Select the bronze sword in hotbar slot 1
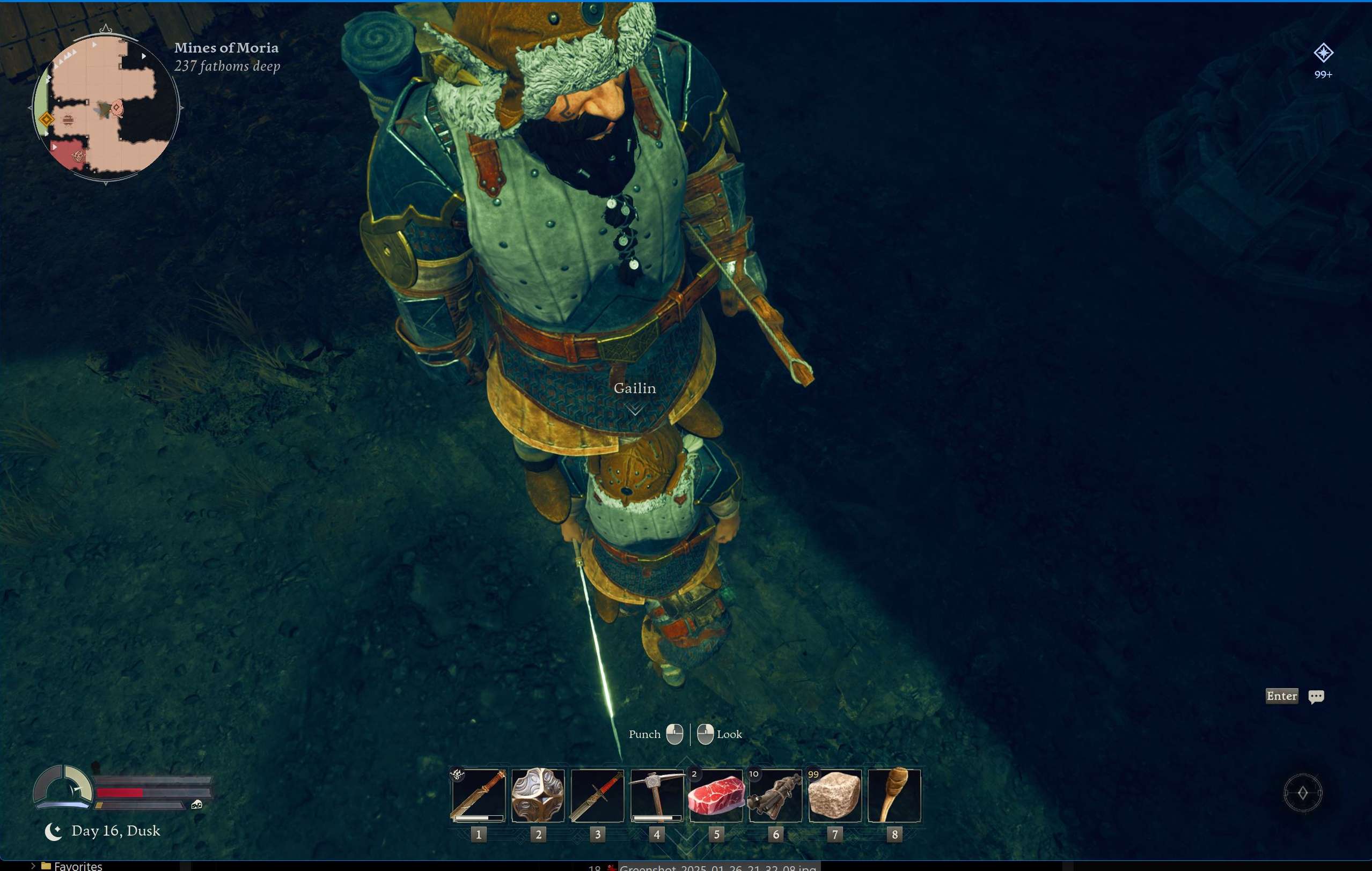The image size is (1372, 871). (478, 795)
